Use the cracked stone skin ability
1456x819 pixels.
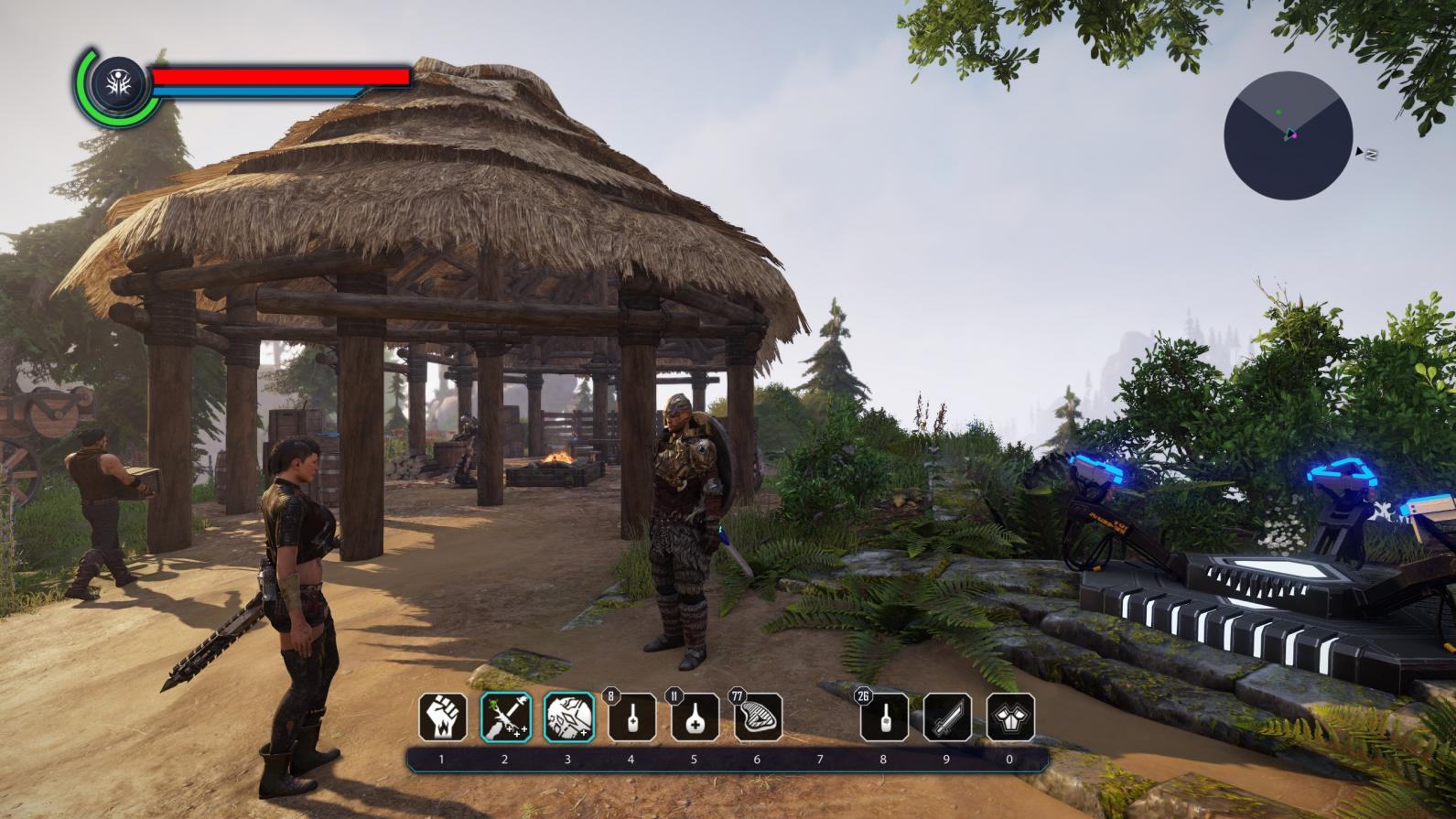569,717
